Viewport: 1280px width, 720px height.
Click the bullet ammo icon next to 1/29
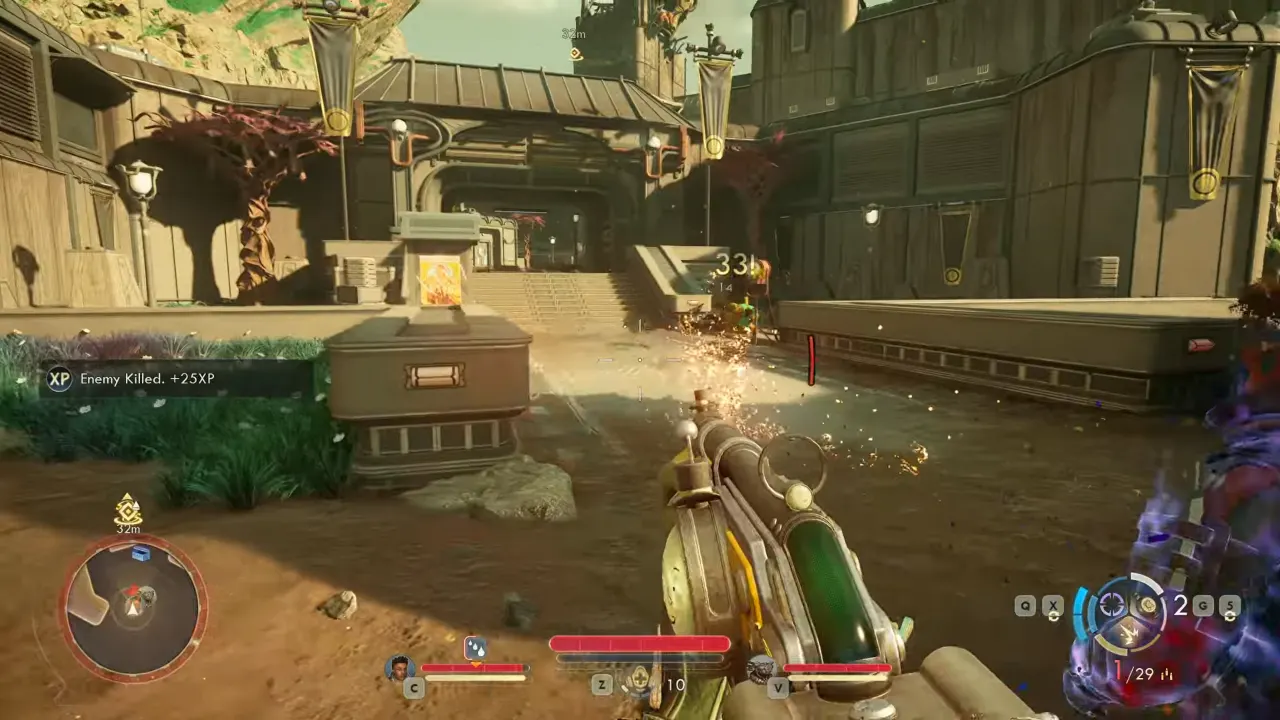pyautogui.click(x=1167, y=673)
